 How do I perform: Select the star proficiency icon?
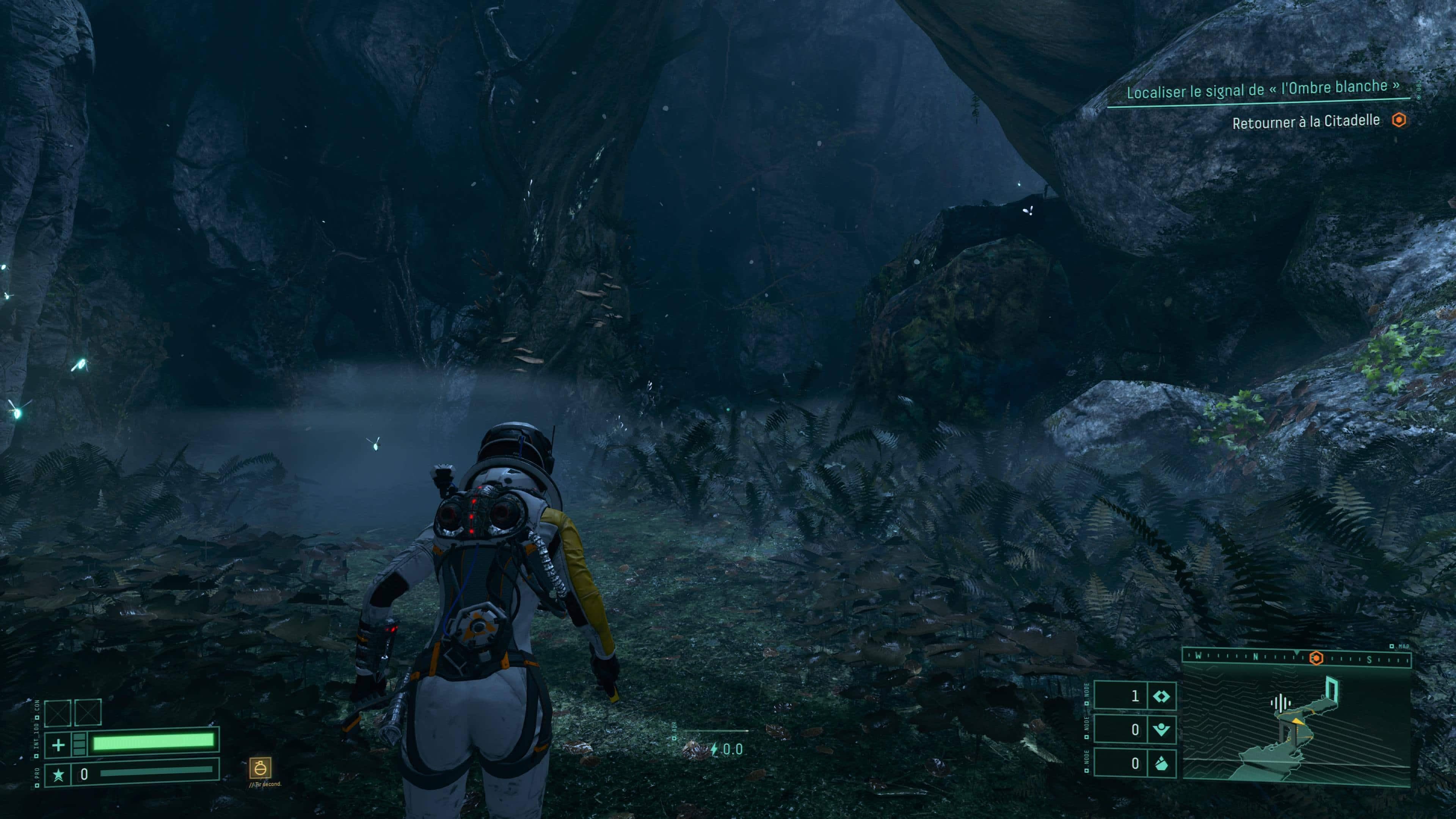[58, 774]
